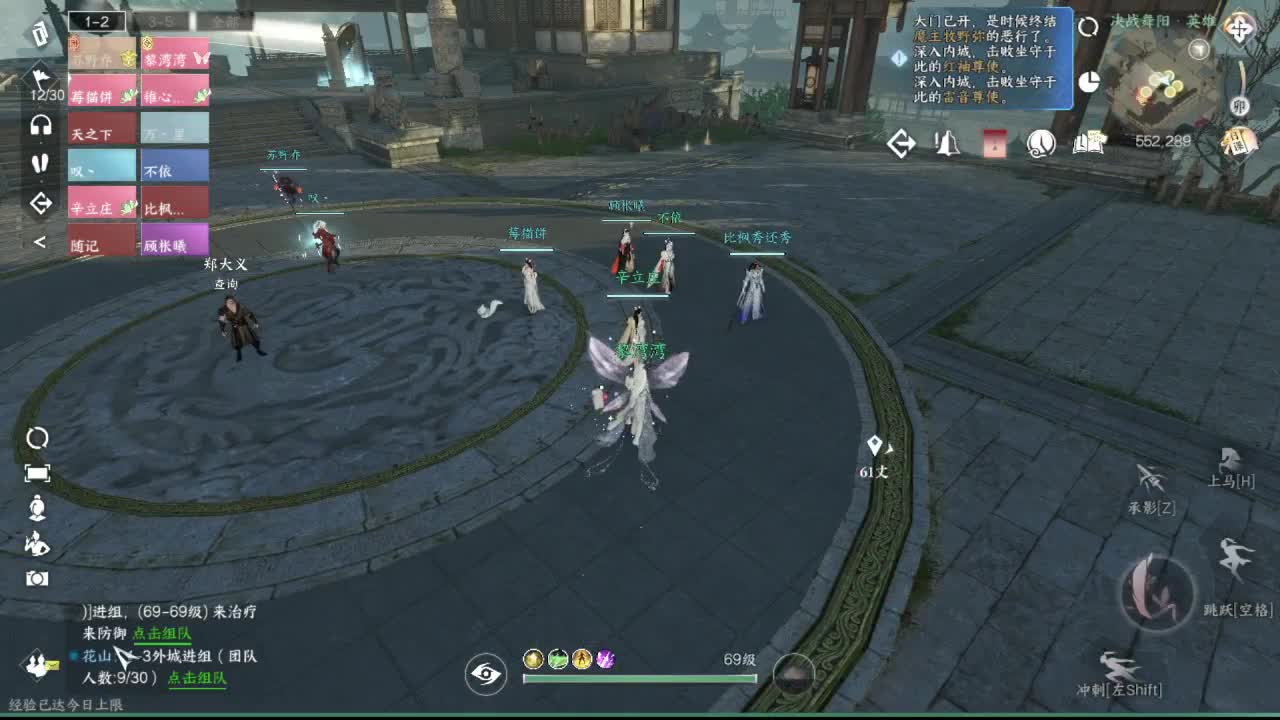The height and width of the screenshot is (720, 1280).
Task: Select the camera screenshot icon on the left
Action: click(37, 577)
